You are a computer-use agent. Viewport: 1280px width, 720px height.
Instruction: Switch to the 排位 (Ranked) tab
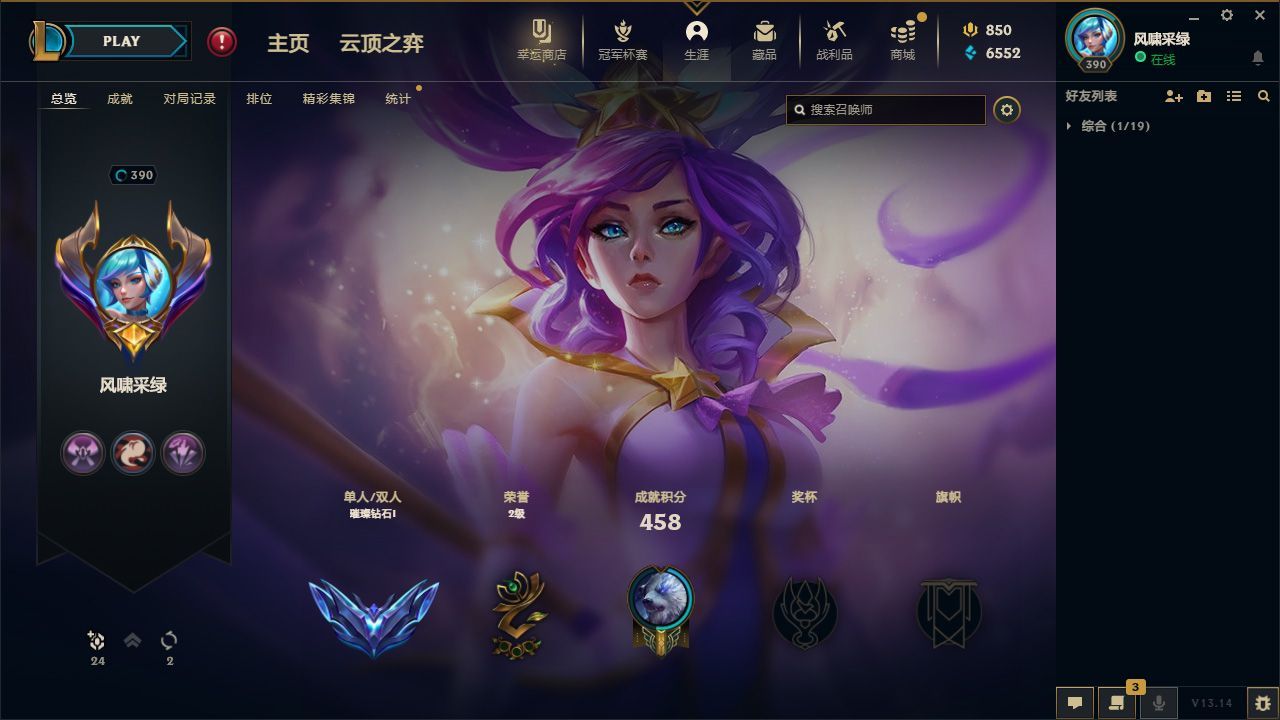tap(259, 99)
